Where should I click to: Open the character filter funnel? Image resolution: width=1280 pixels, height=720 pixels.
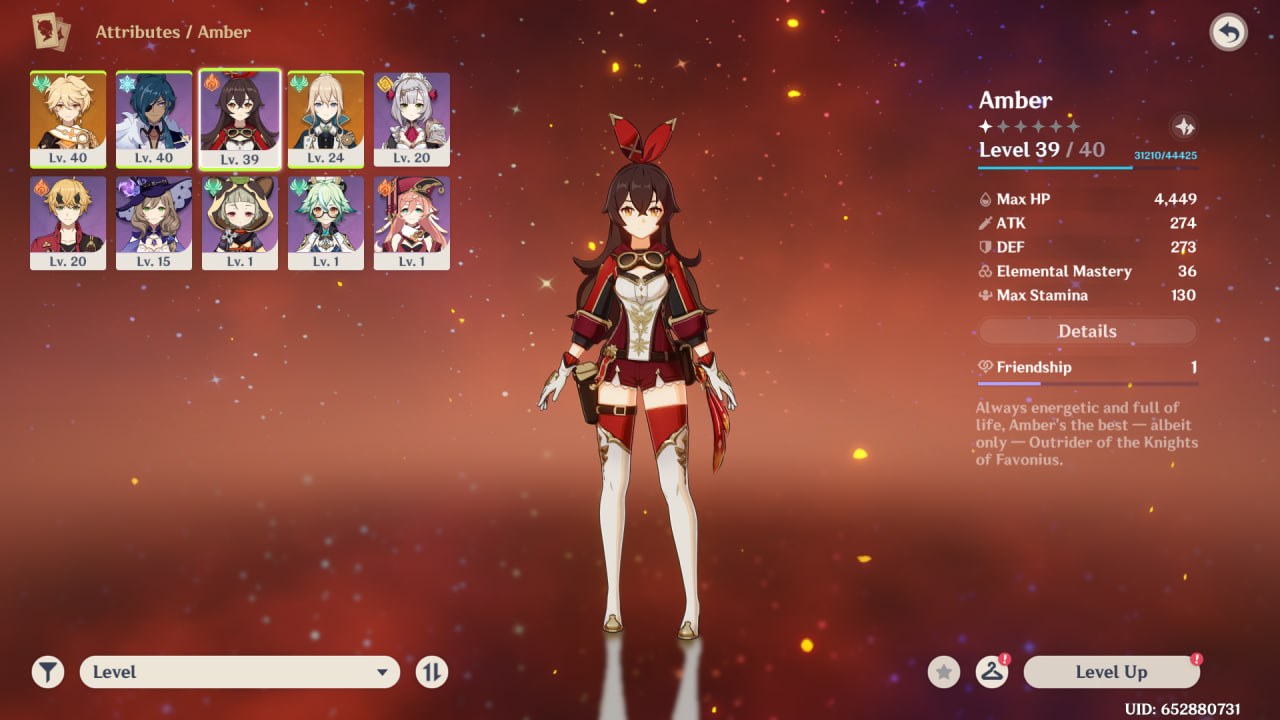point(48,672)
